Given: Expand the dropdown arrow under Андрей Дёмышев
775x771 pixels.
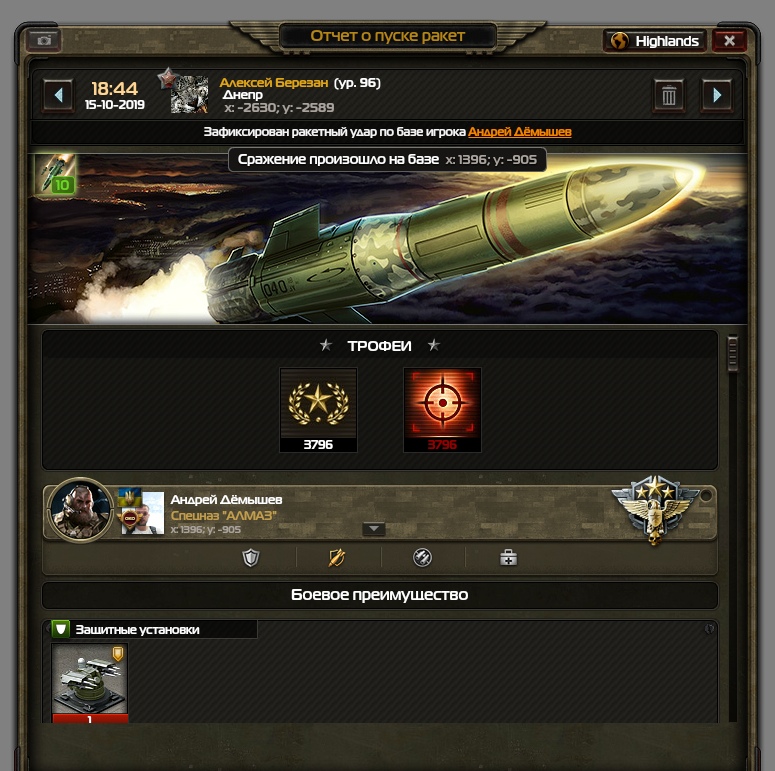Looking at the screenshot, I should pyautogui.click(x=373, y=529).
